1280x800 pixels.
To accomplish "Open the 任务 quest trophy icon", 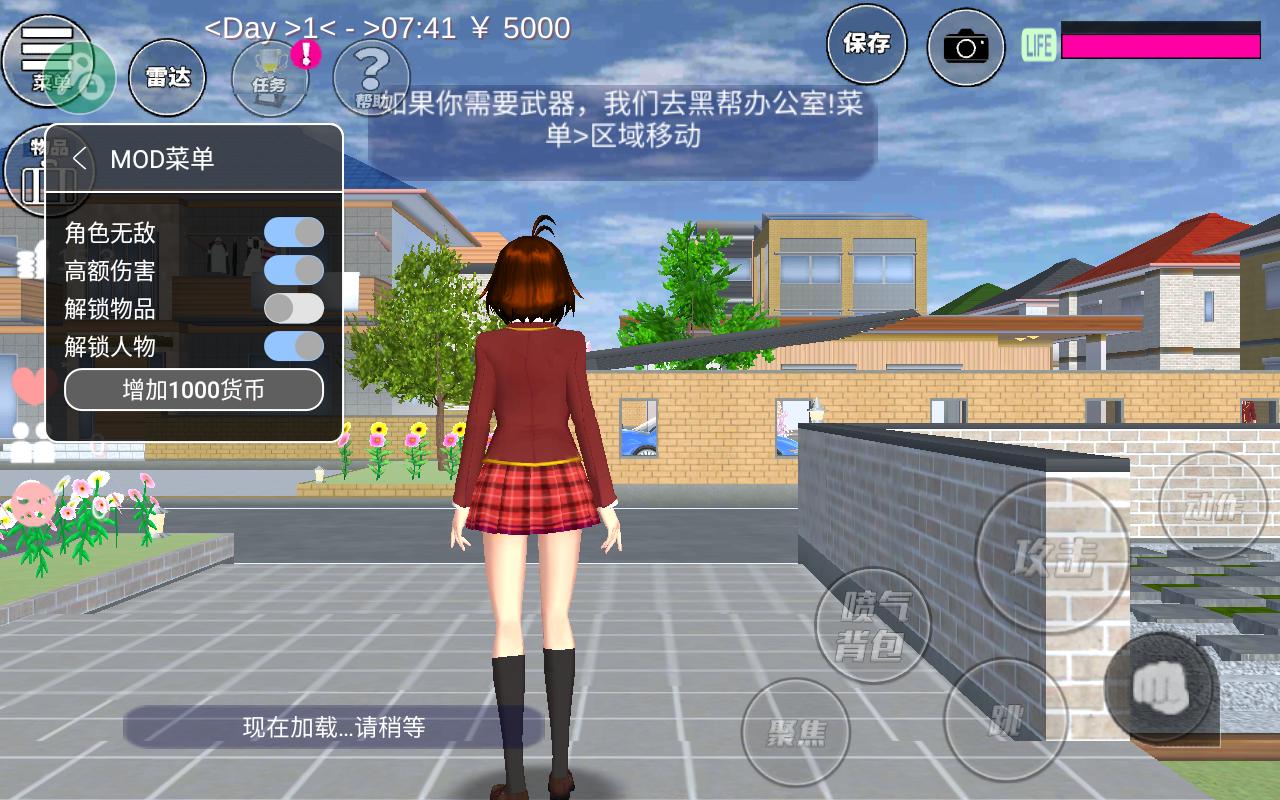I will (x=270, y=78).
